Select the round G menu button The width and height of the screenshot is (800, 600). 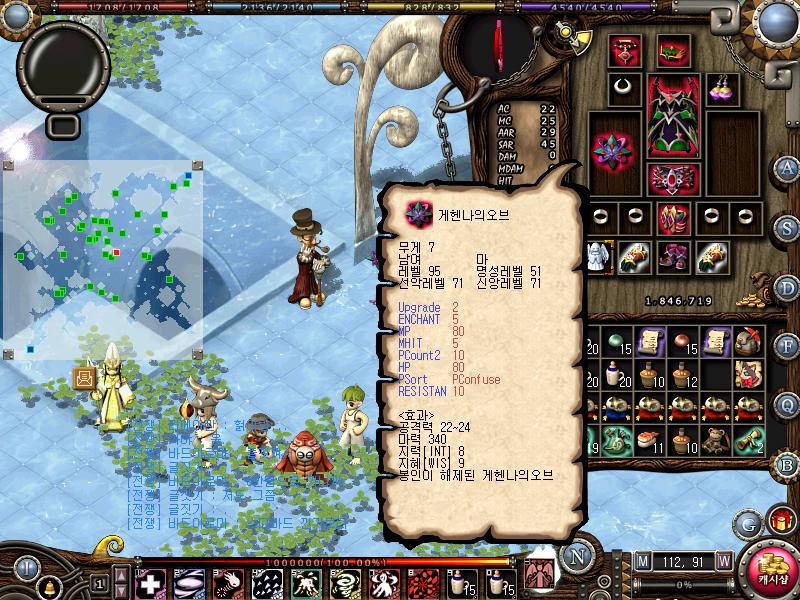pyautogui.click(x=747, y=523)
